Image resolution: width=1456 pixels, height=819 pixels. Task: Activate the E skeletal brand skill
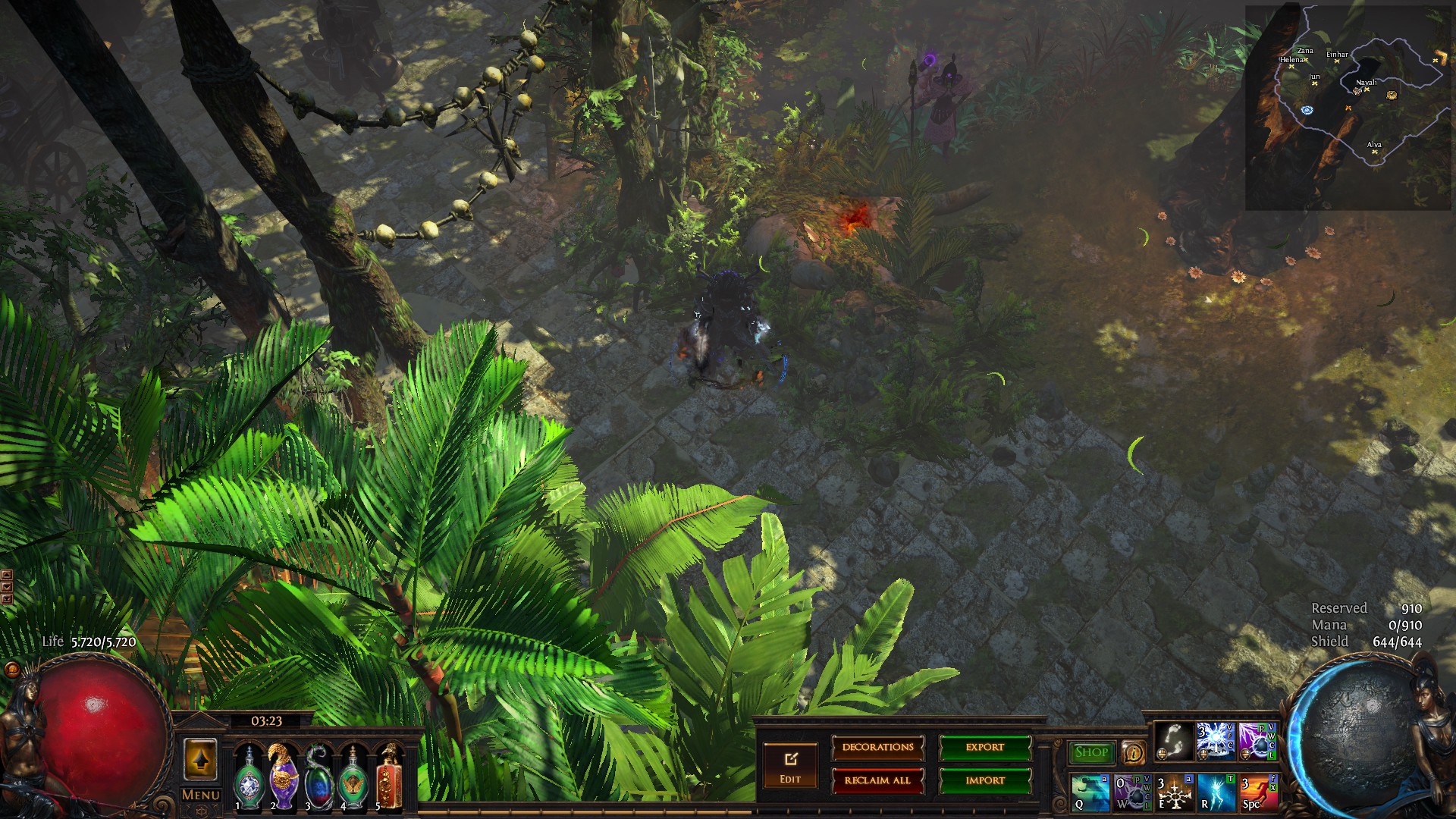click(1174, 792)
